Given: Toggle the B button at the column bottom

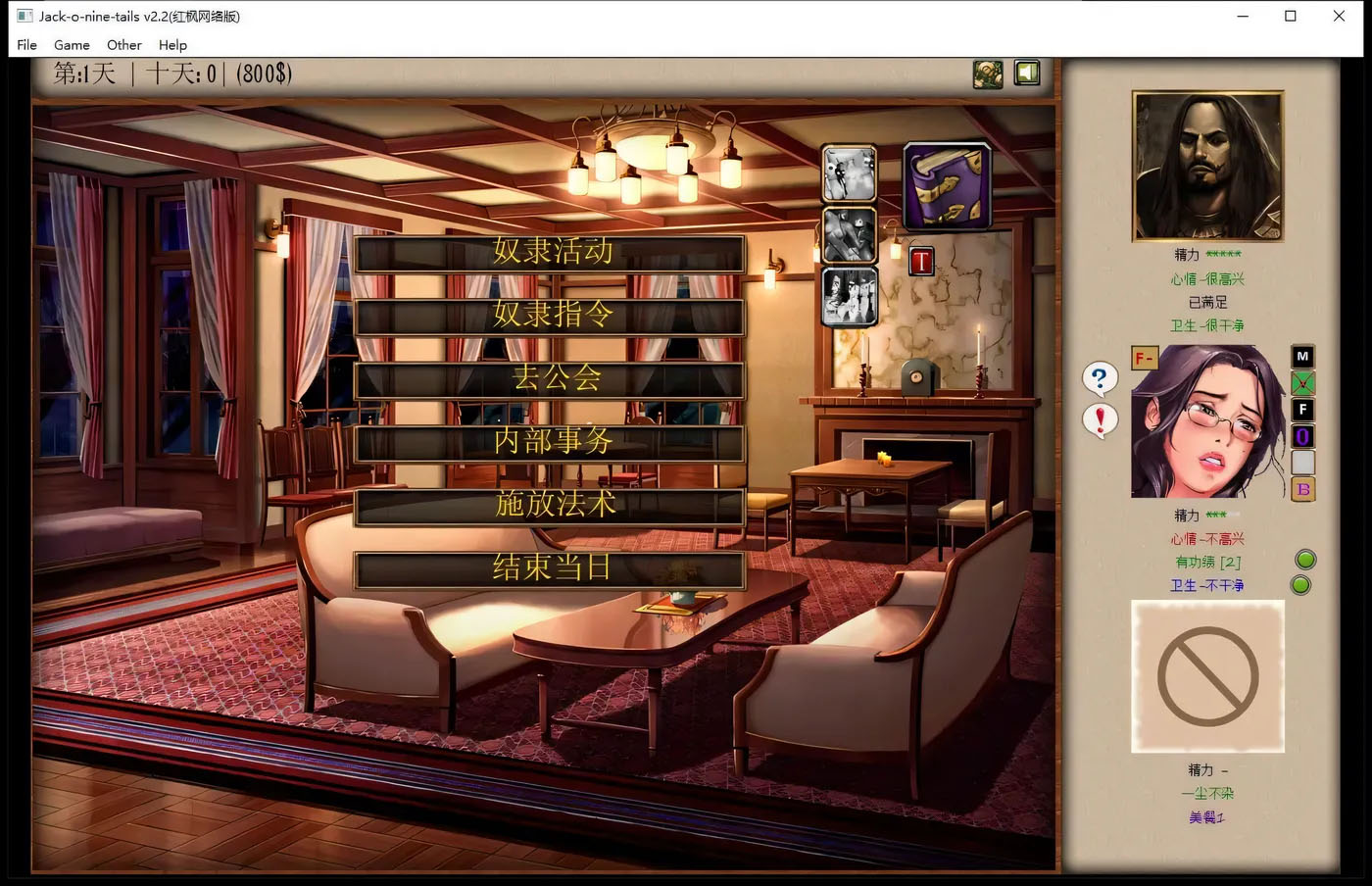Looking at the screenshot, I should pyautogui.click(x=1303, y=489).
